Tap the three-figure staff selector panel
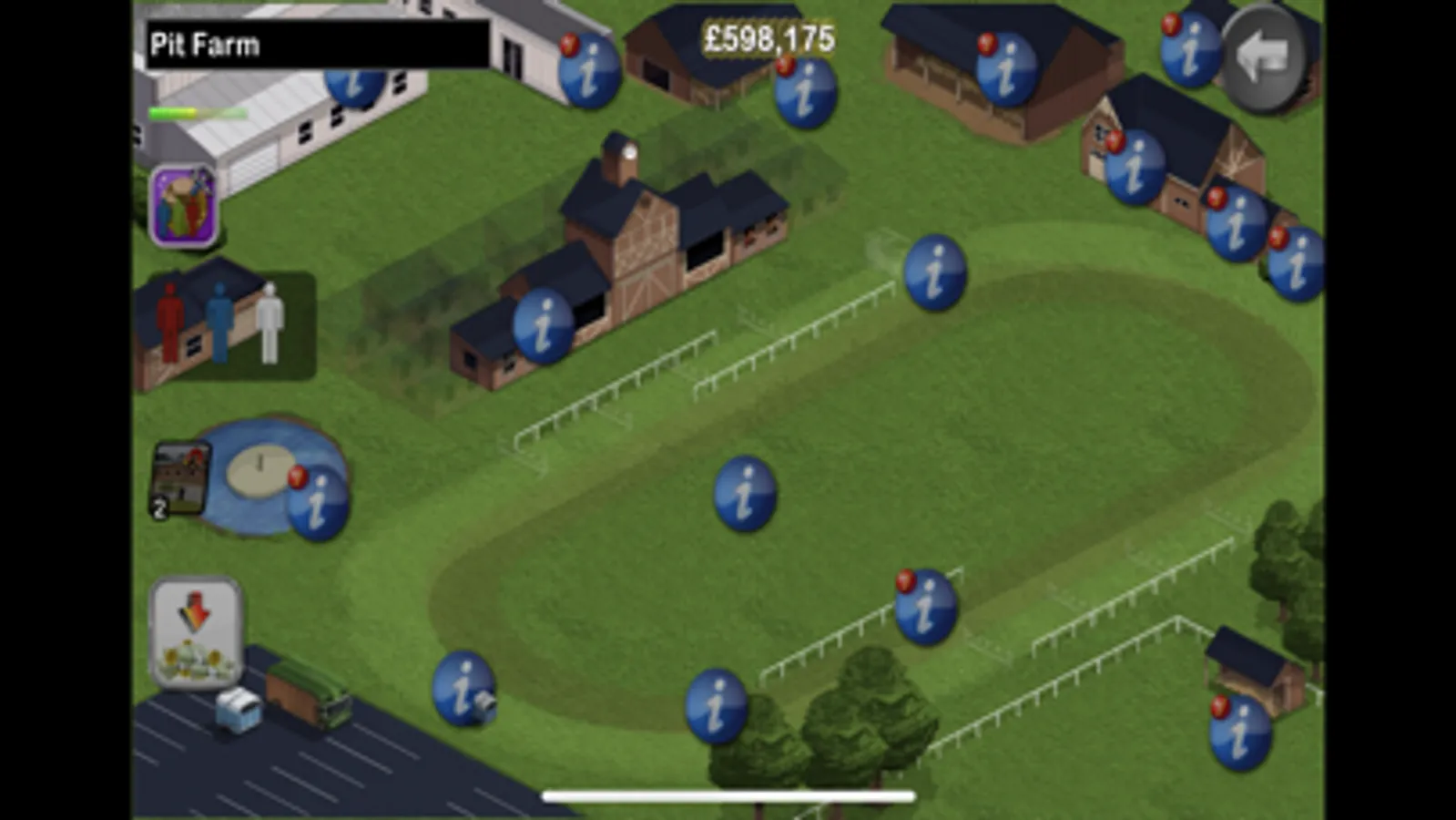This screenshot has width=1456, height=820. point(223,323)
